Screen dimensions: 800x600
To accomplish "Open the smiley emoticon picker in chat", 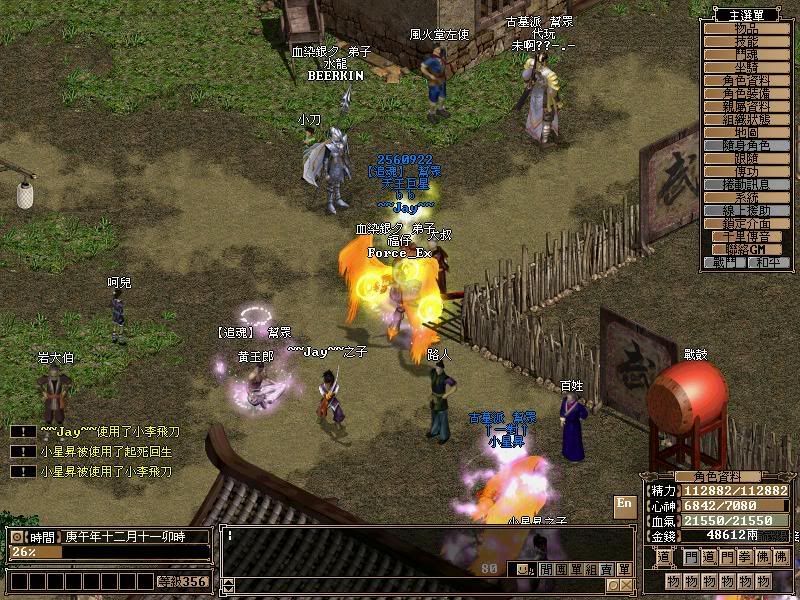I will pyautogui.click(x=519, y=569).
